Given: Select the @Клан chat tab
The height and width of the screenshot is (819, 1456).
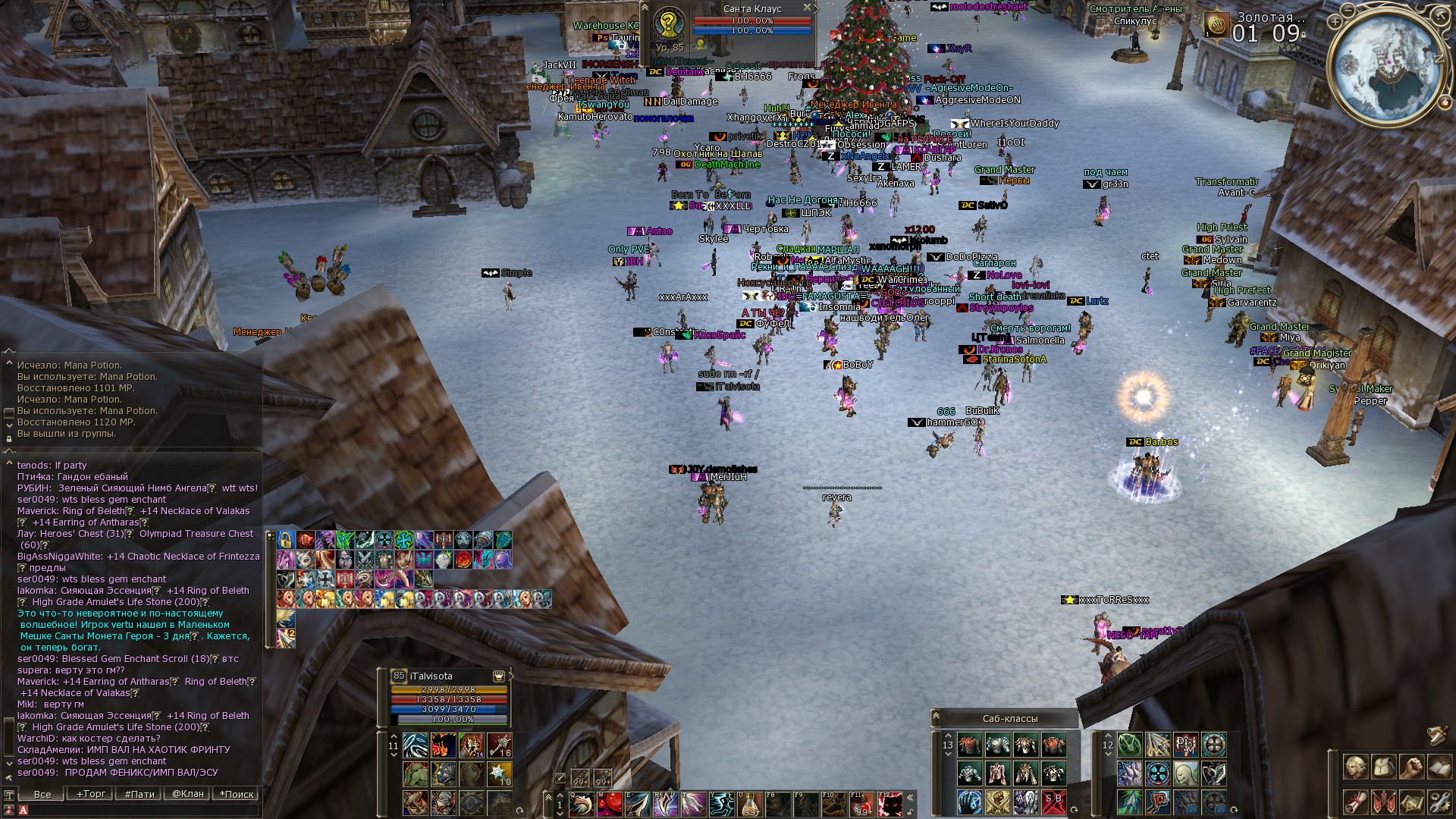Looking at the screenshot, I should pyautogui.click(x=188, y=794).
